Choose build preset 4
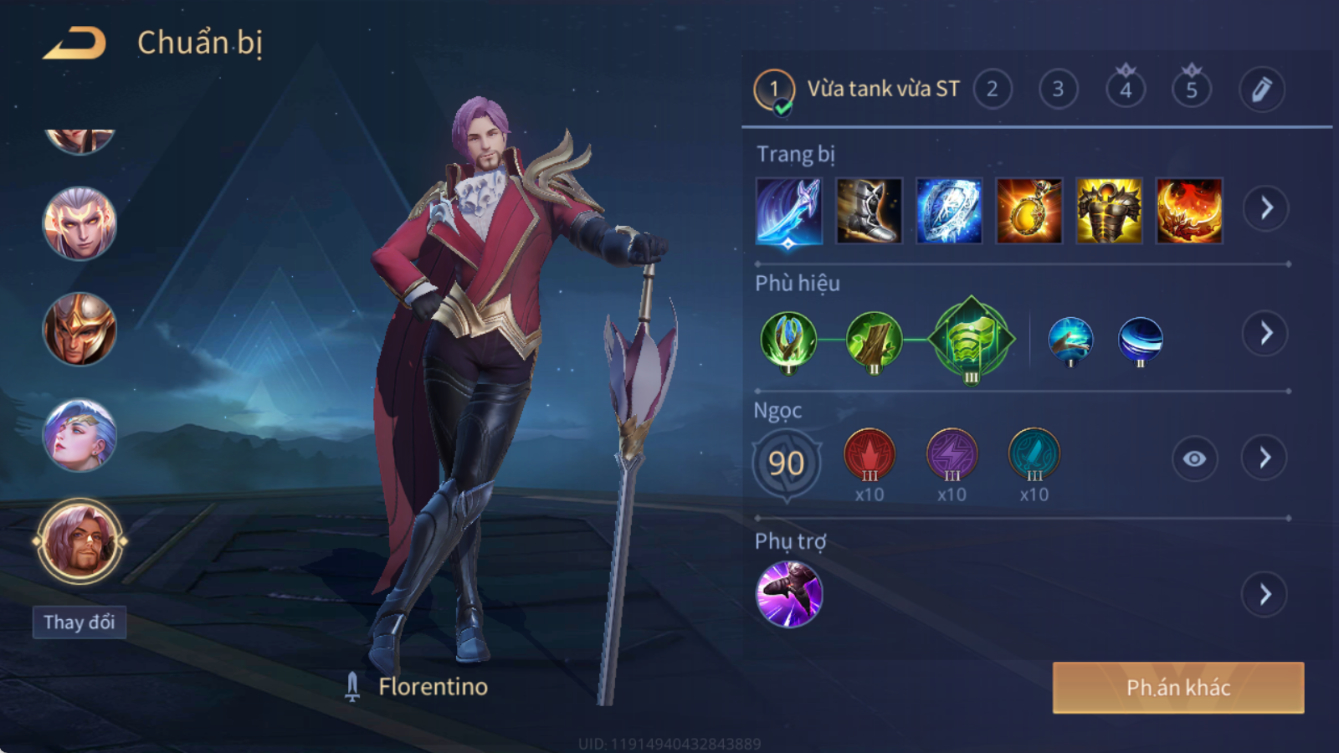The width and height of the screenshot is (1339, 753). point(1125,90)
